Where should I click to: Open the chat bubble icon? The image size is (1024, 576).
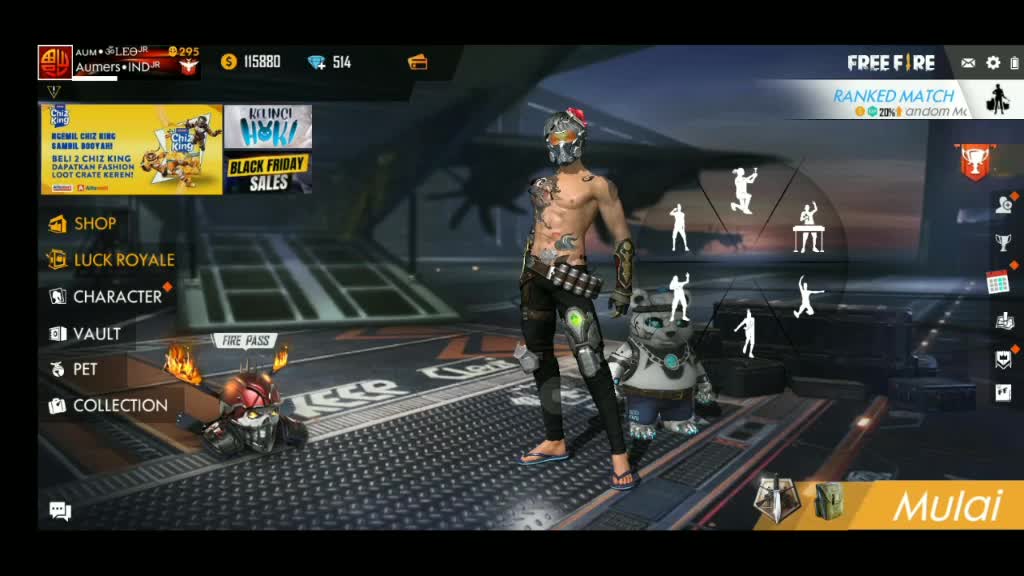click(x=60, y=511)
